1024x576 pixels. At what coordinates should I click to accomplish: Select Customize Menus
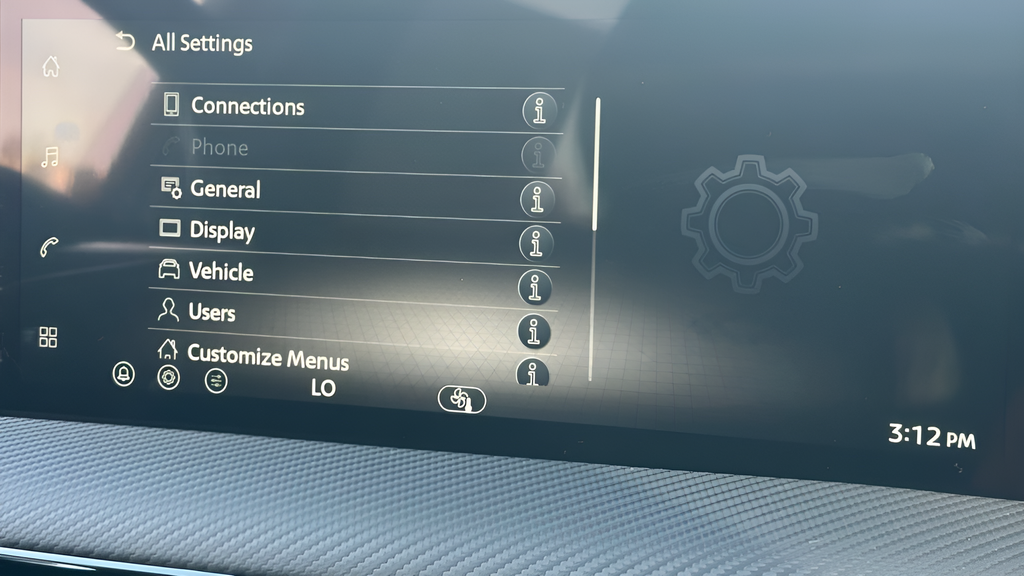[x=267, y=355]
